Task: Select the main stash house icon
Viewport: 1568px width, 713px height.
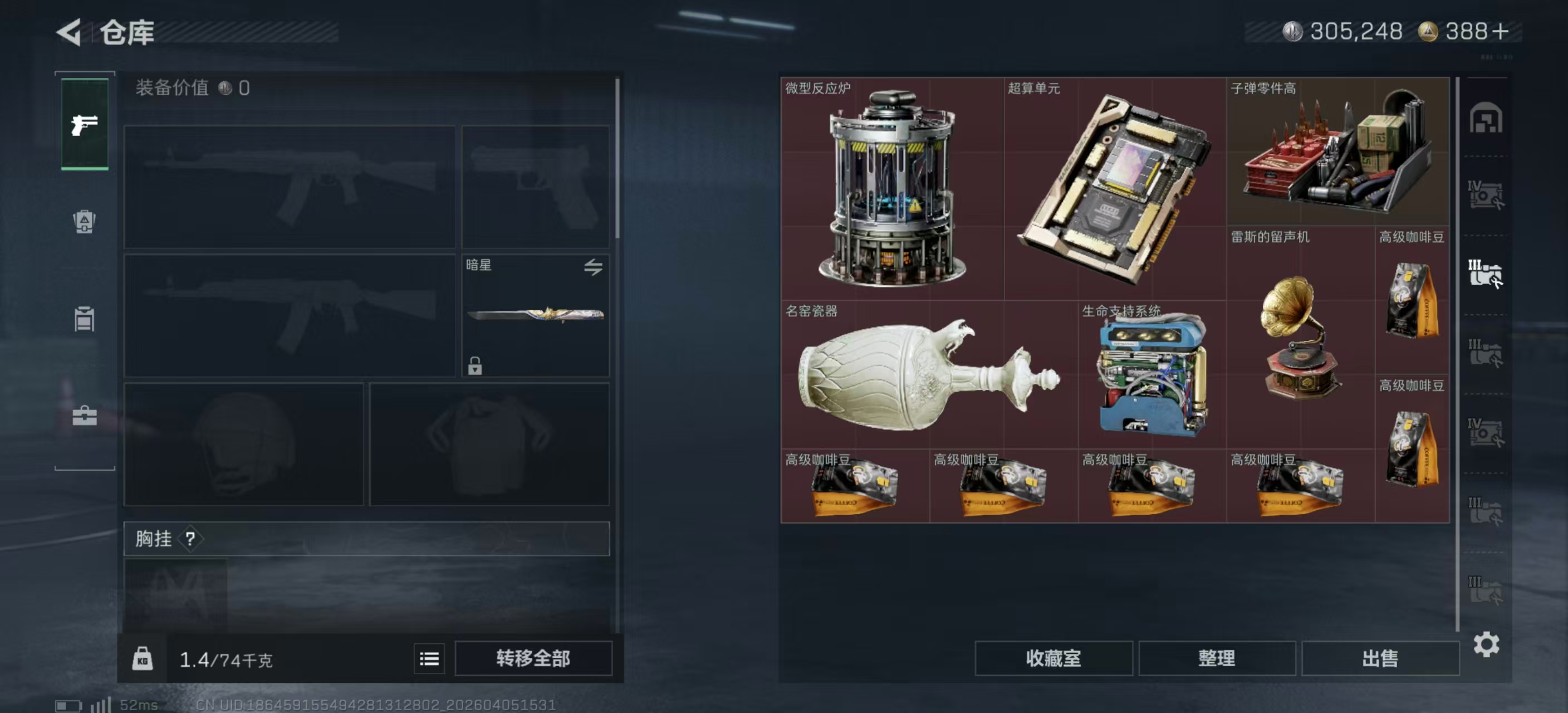Action: tap(1486, 118)
